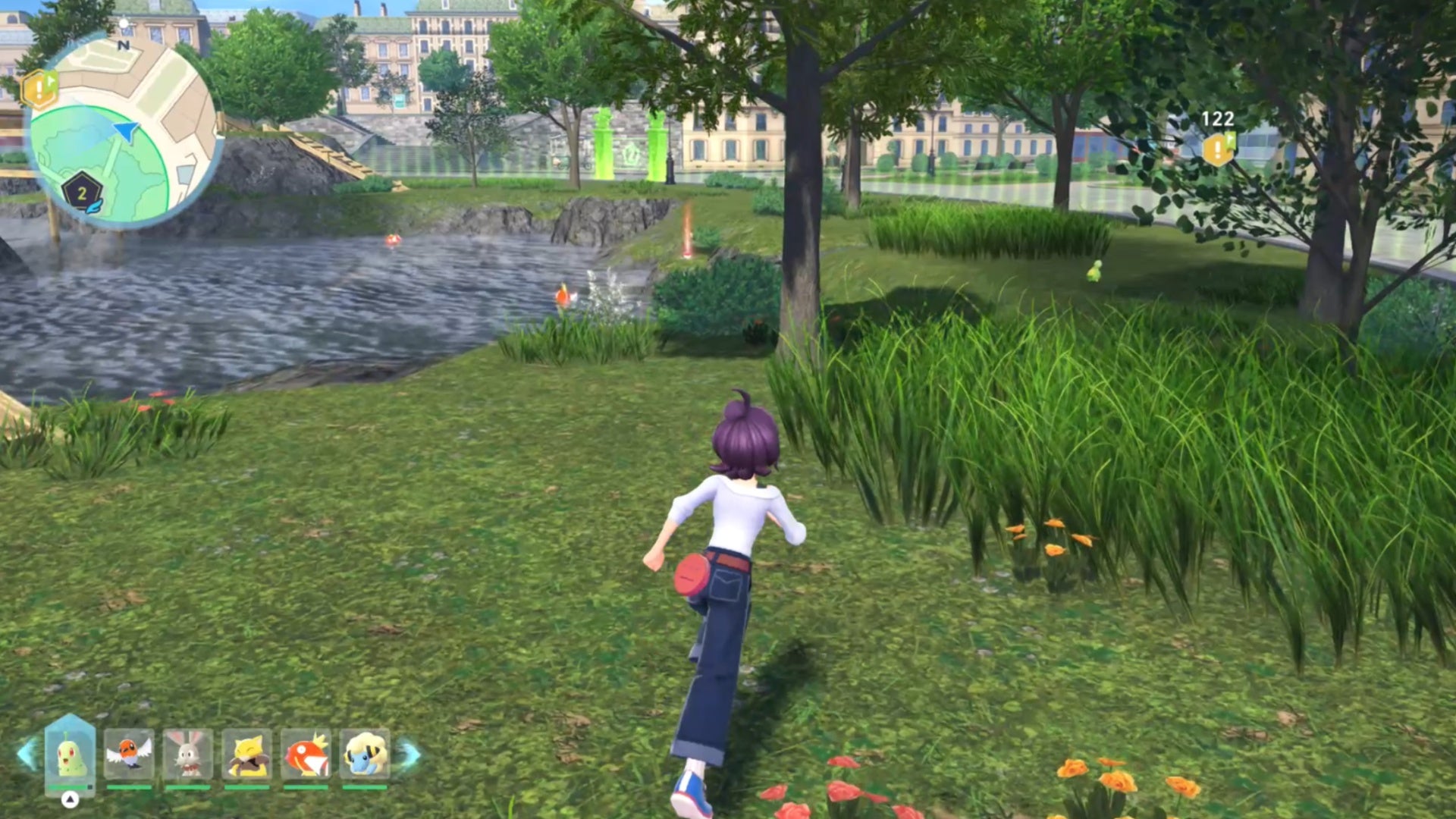Choose Mareep in the party bar
The image size is (1456, 819).
point(365,755)
